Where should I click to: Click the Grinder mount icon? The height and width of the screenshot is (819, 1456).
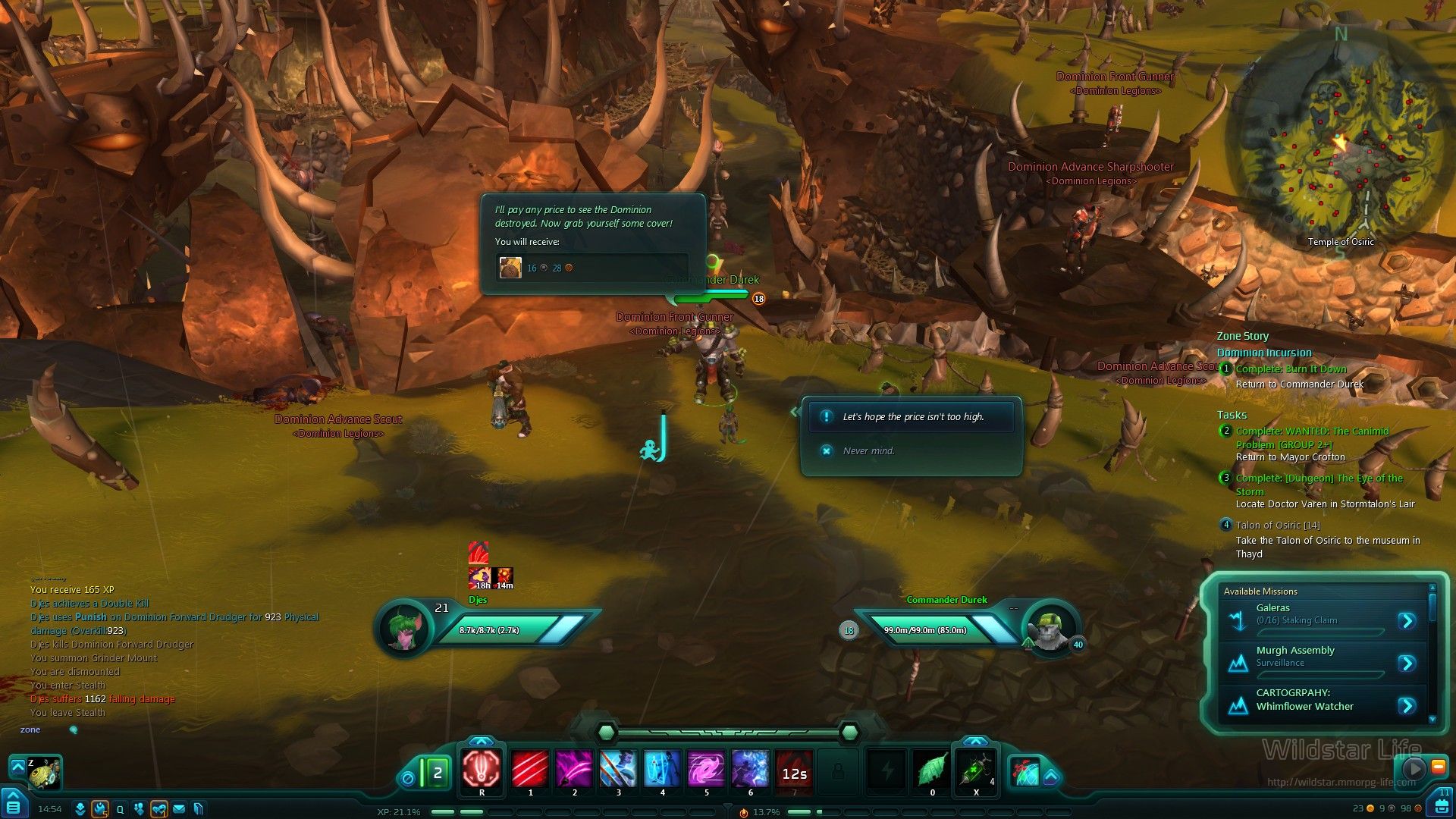43,772
